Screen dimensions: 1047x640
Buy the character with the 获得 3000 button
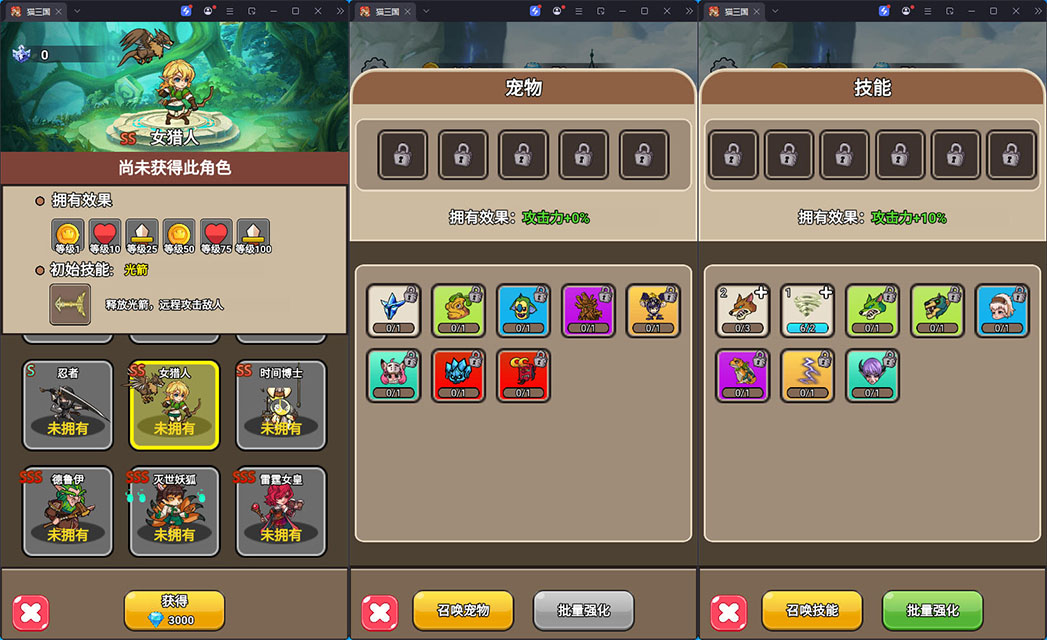point(174,610)
